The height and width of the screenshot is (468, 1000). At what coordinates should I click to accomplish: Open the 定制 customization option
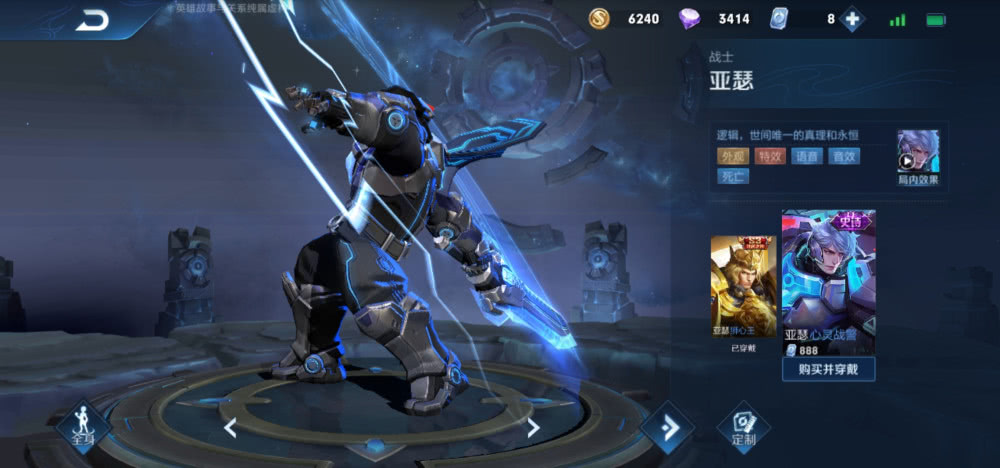pyautogui.click(x=743, y=427)
